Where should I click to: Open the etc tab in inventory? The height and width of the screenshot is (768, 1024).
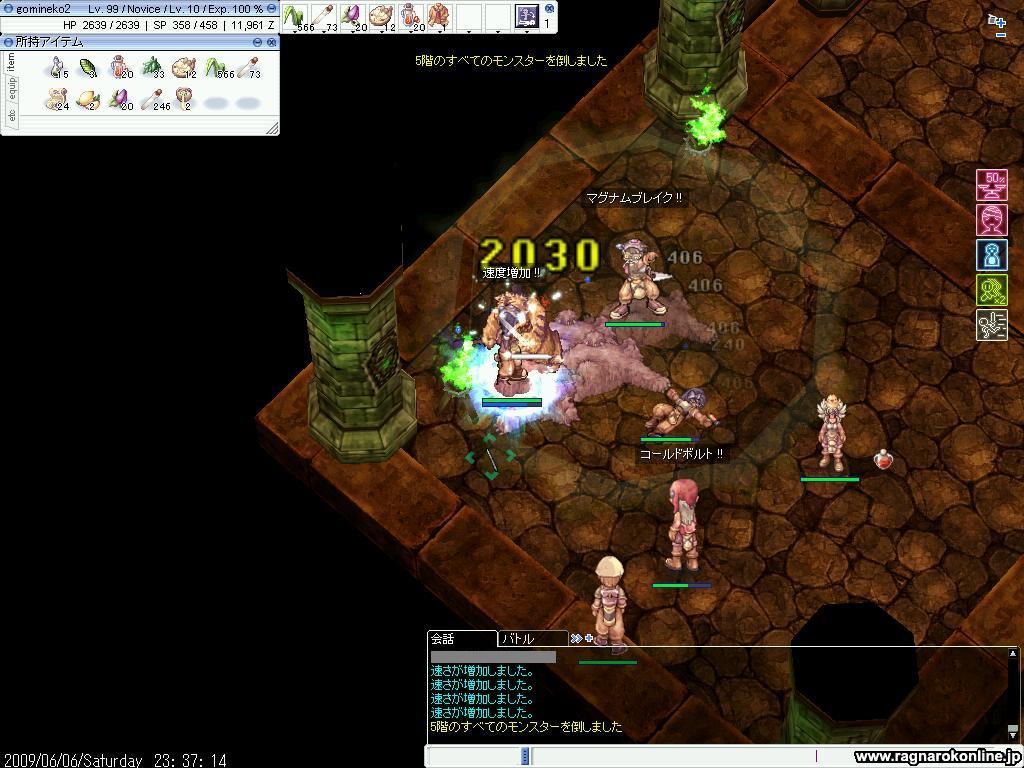[x=11, y=115]
